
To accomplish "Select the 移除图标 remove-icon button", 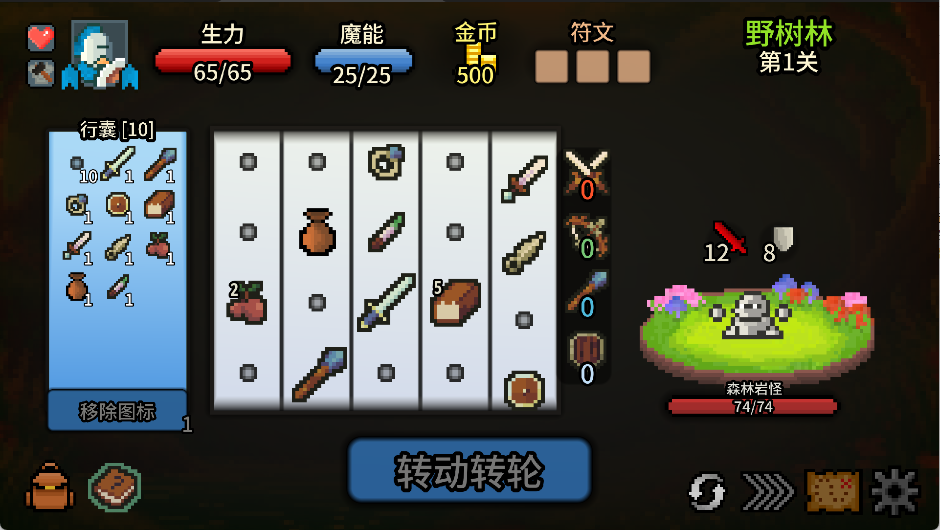I will pos(117,411).
